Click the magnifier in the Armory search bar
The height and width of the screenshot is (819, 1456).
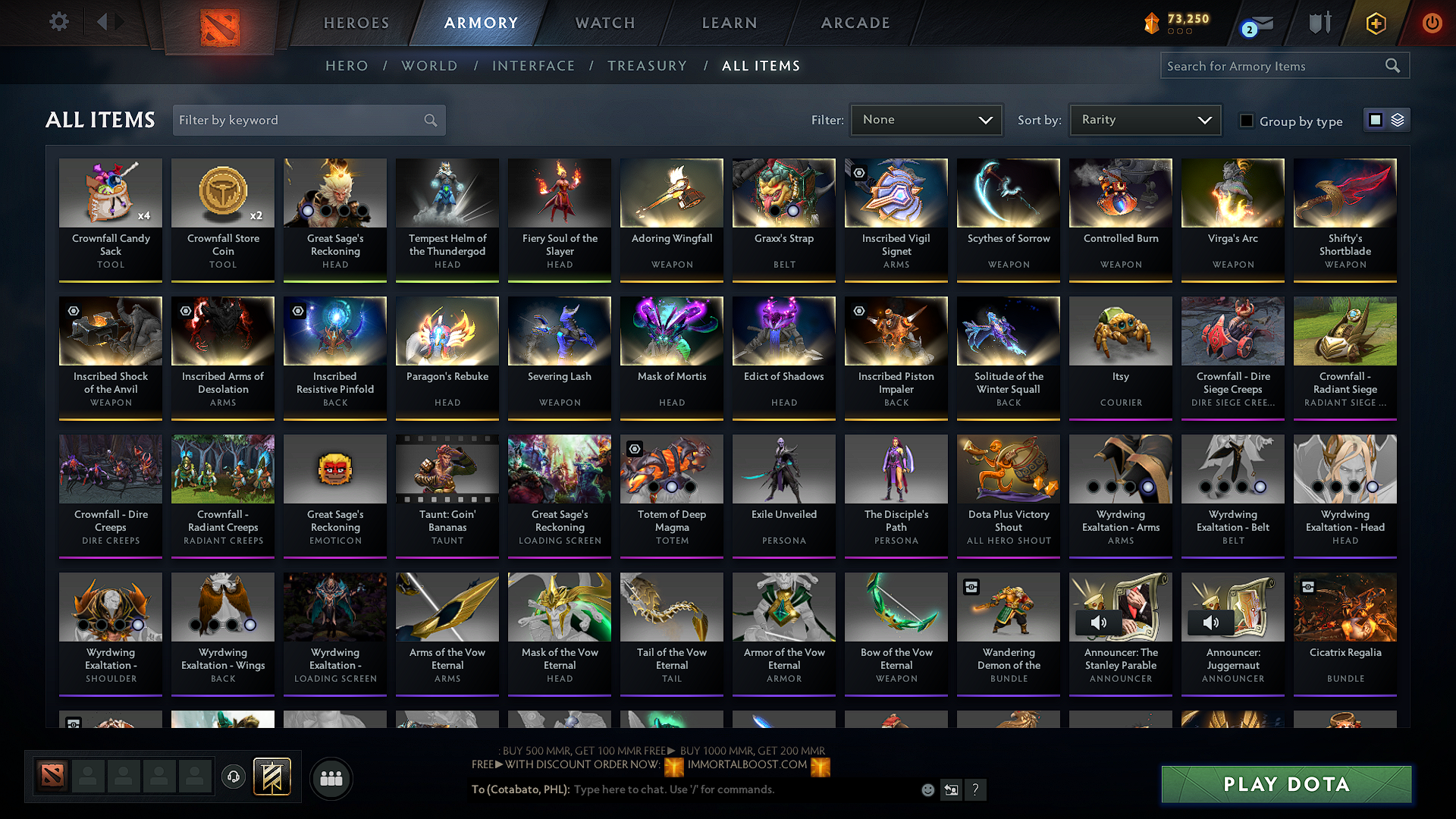(x=1393, y=65)
